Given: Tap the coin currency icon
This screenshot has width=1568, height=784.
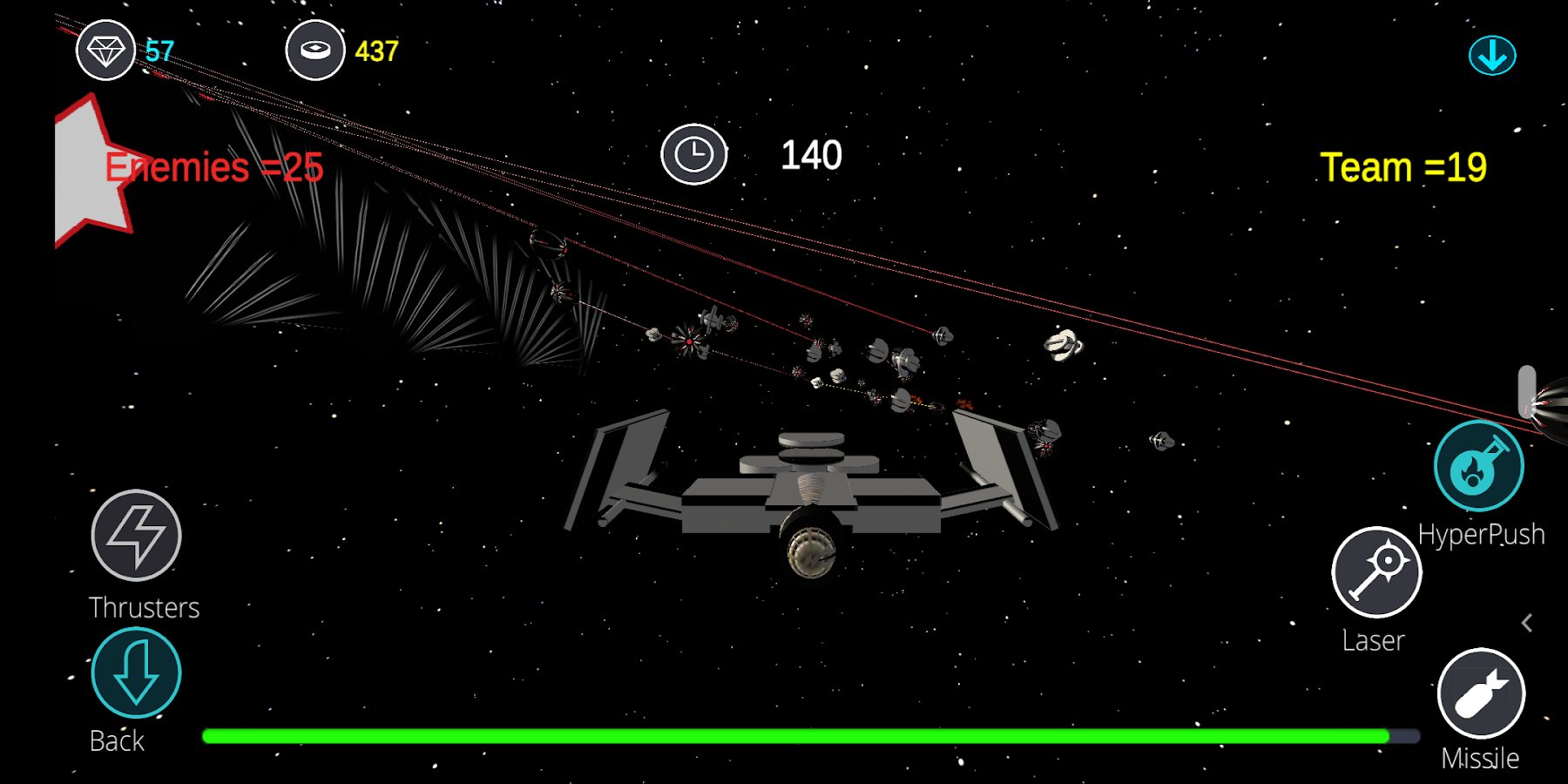Looking at the screenshot, I should pyautogui.click(x=315, y=51).
